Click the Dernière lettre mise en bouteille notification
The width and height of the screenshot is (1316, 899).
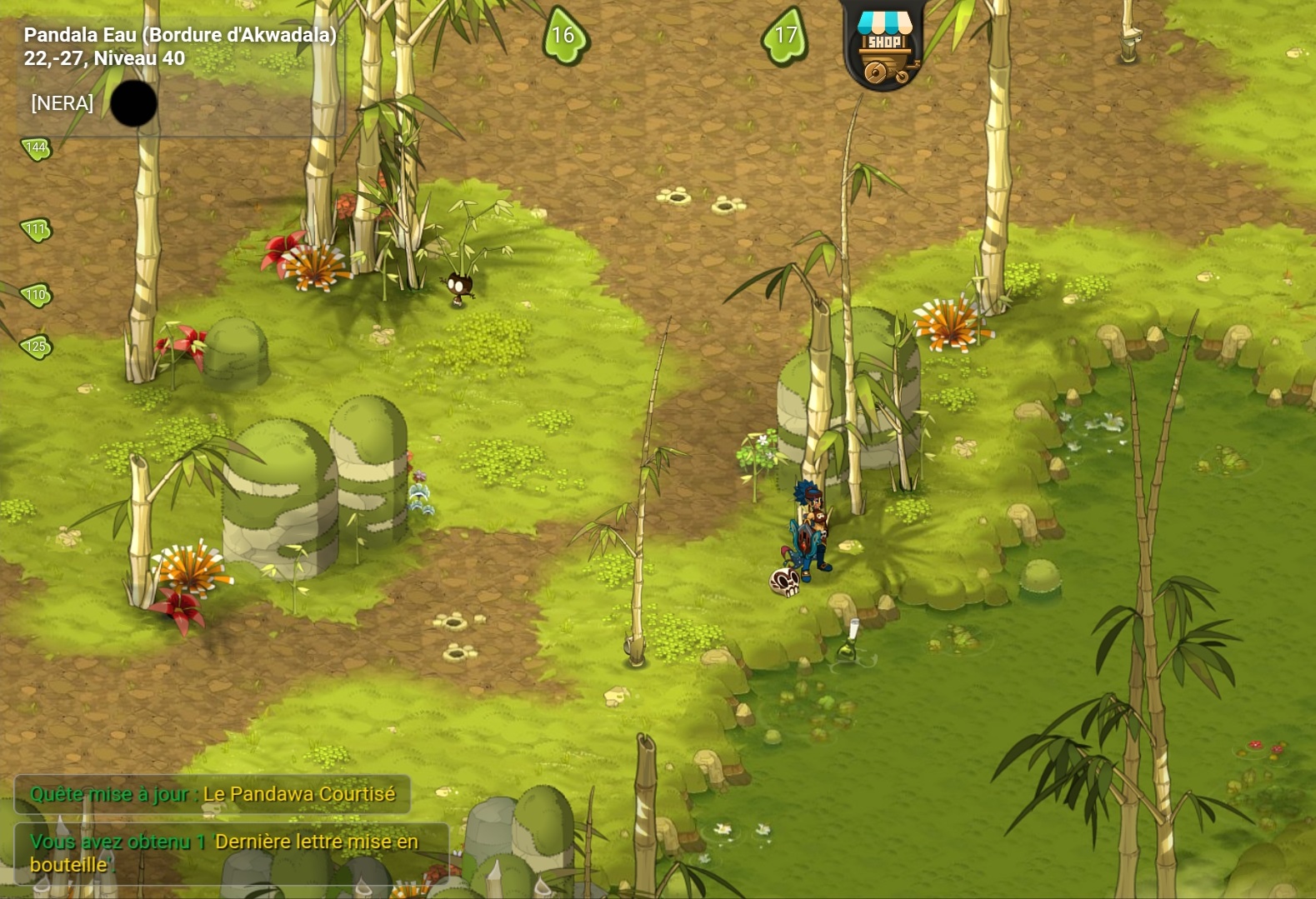click(x=231, y=852)
